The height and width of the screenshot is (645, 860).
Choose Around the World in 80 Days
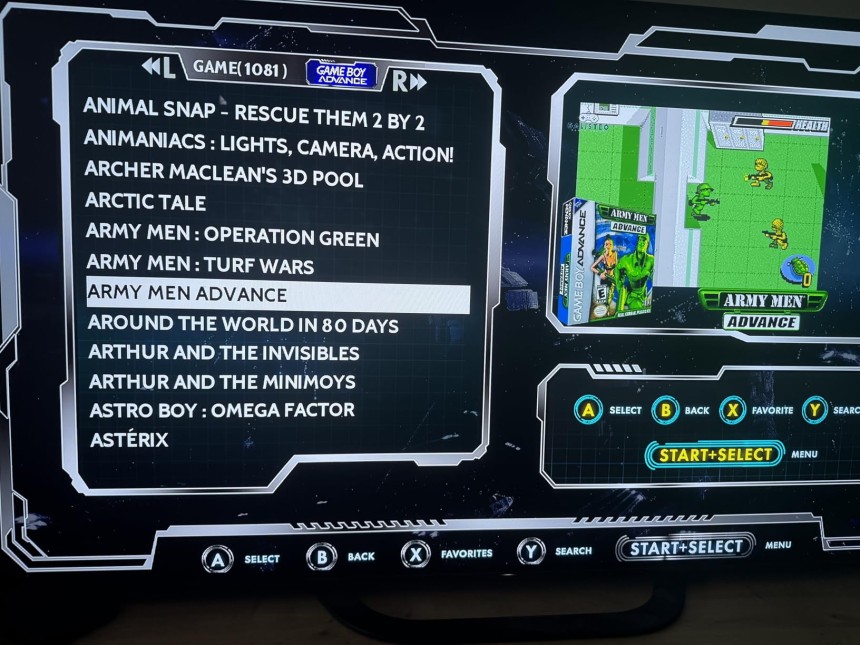[x=243, y=325]
